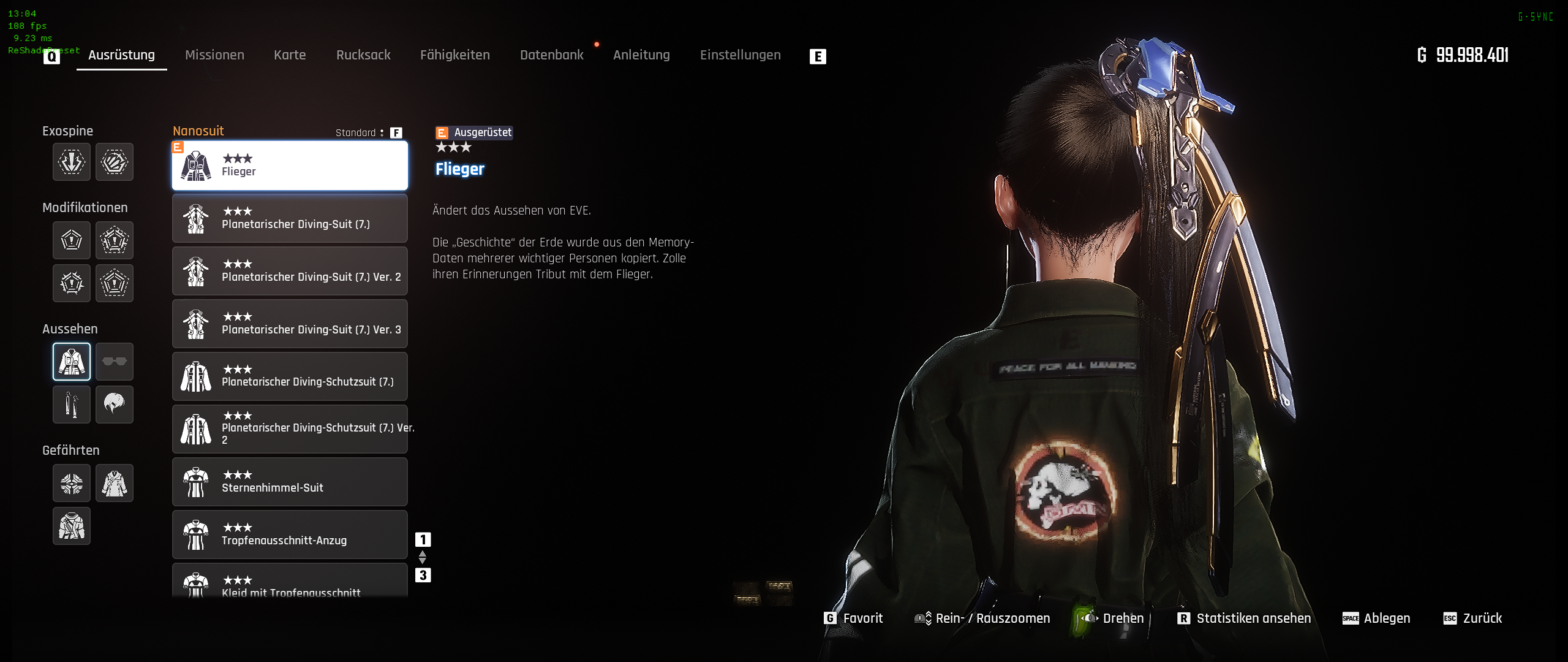Viewport: 1568px width, 662px height.
Task: Open the Datenbank tab
Action: (x=551, y=55)
